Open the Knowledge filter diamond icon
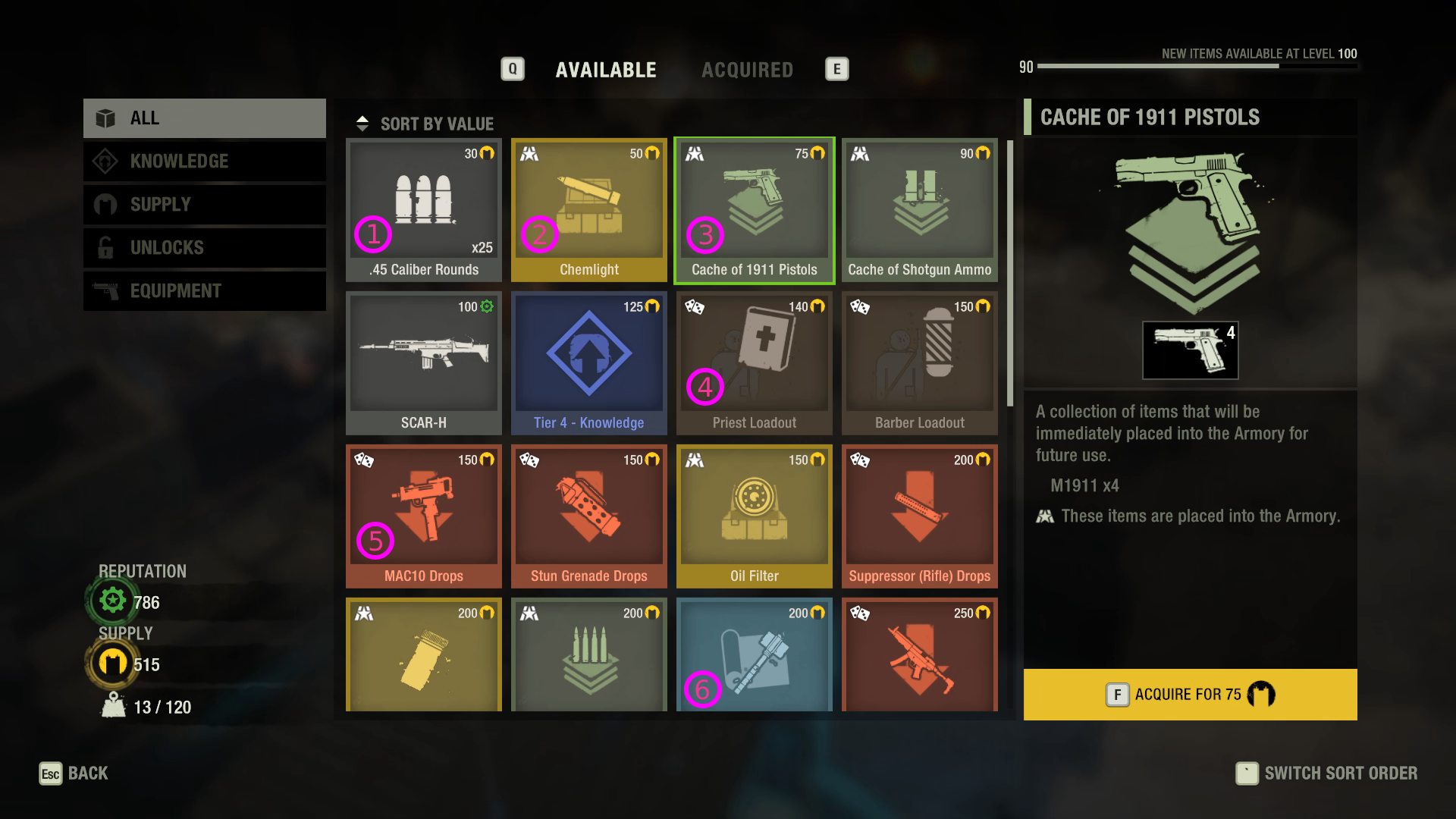 pyautogui.click(x=104, y=161)
